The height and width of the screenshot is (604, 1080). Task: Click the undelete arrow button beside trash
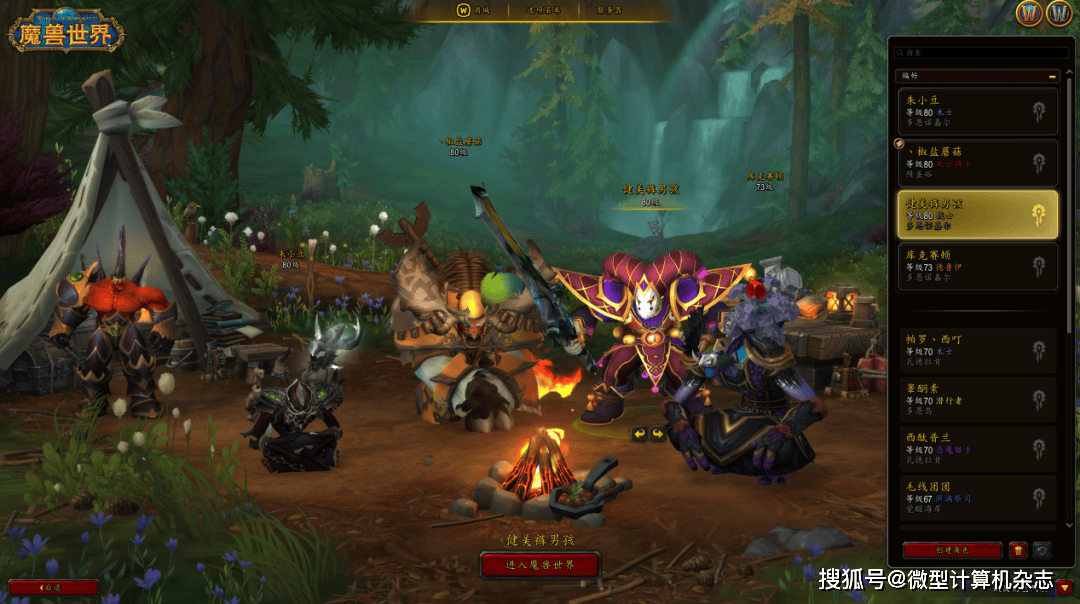(1042, 550)
